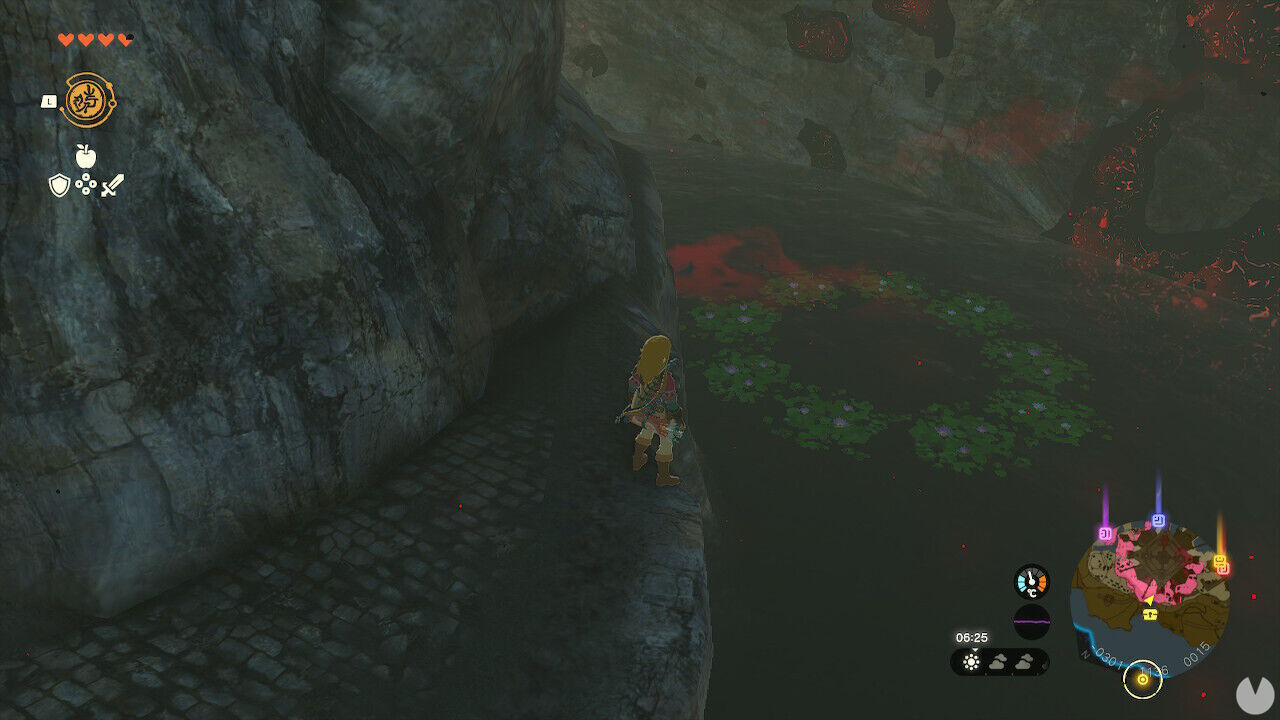Viewport: 1280px width, 720px height.
Task: Select the materials icon between shield and sword
Action: 85,183
